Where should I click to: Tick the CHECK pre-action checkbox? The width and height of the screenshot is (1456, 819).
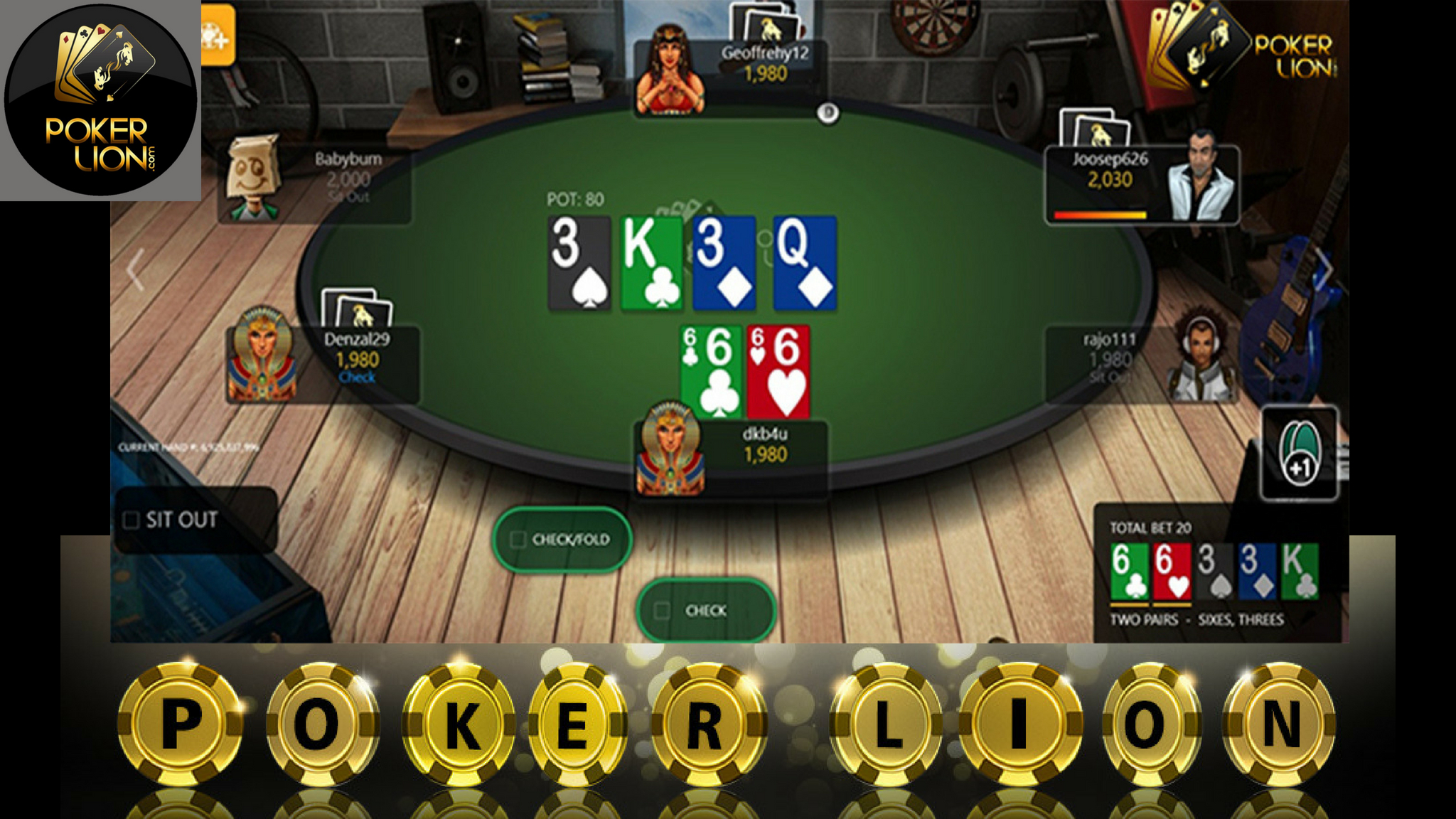(660, 610)
